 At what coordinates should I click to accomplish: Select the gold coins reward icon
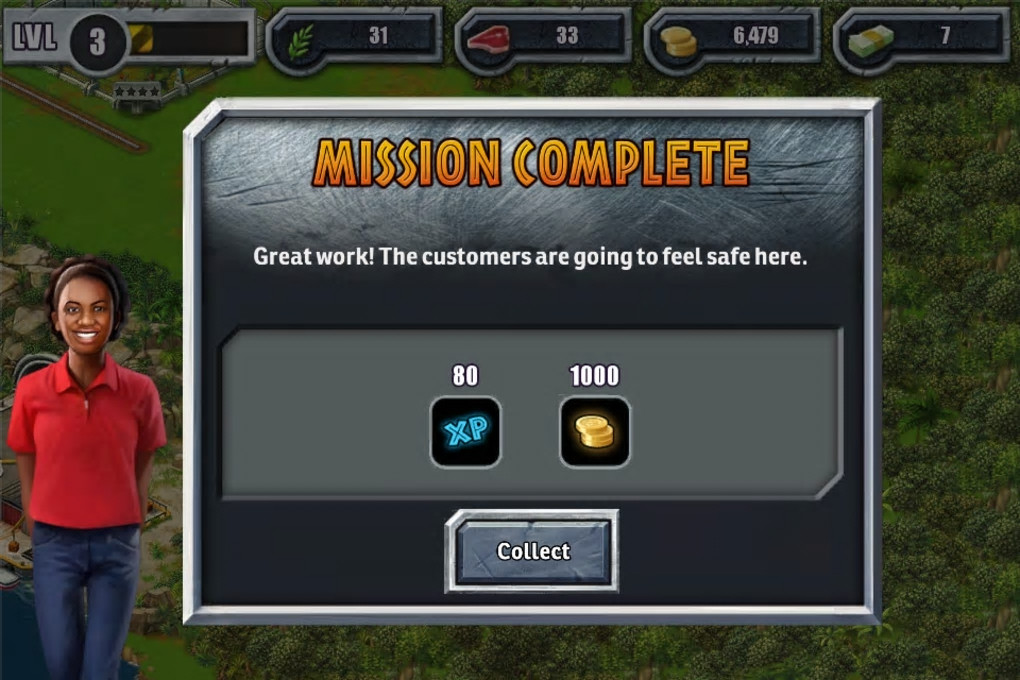point(594,431)
